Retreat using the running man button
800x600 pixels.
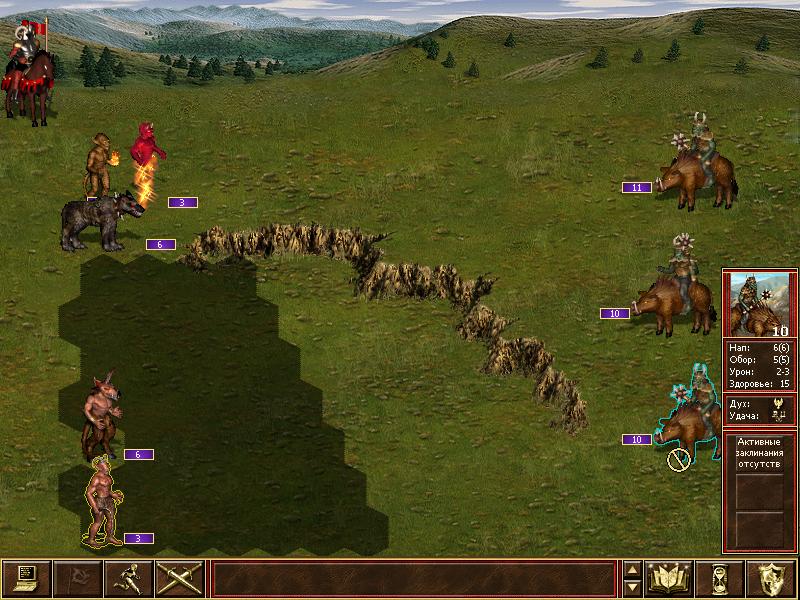coord(128,578)
